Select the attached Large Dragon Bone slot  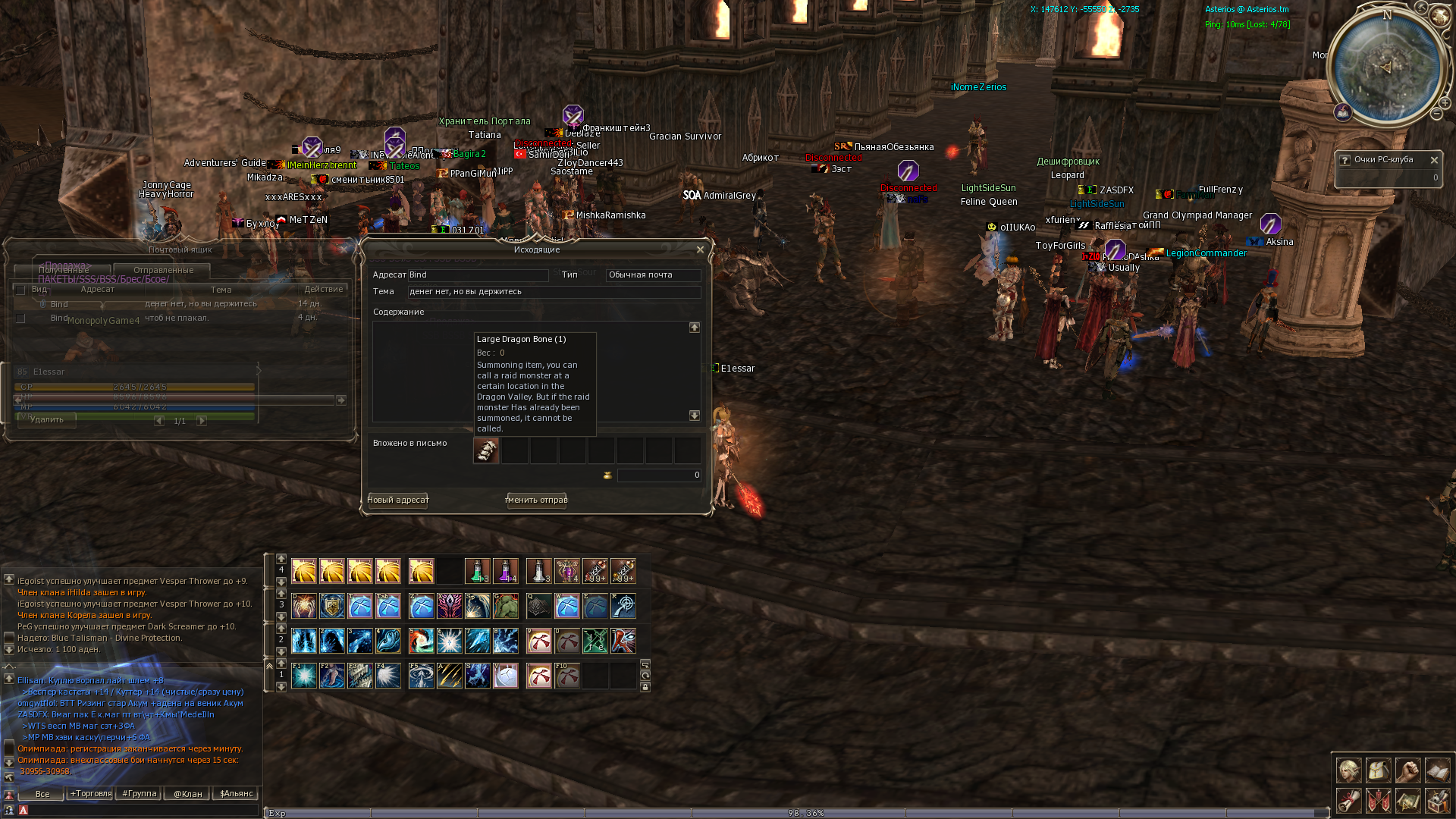[x=486, y=450]
